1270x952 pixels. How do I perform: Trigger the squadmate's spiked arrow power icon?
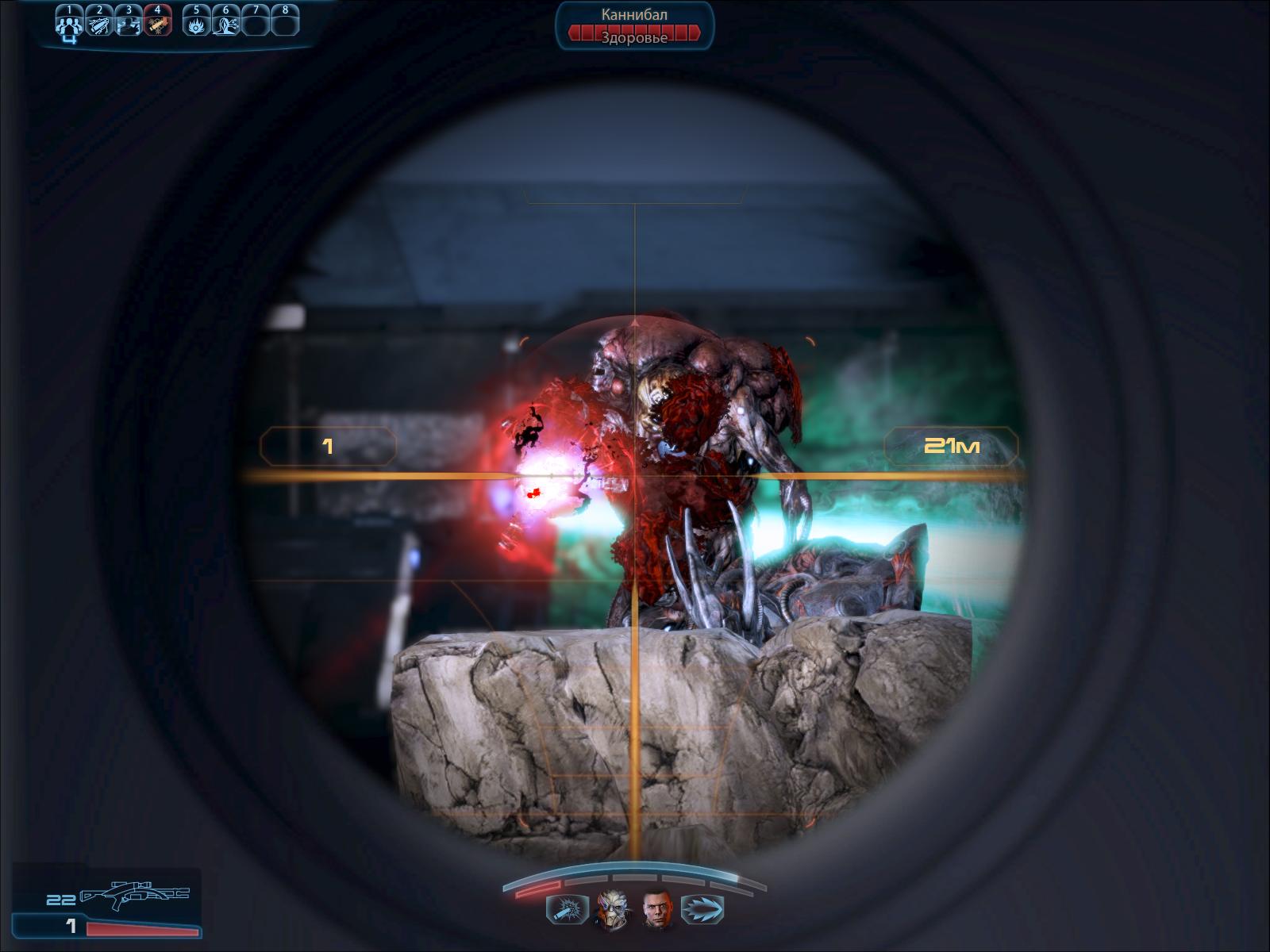click(x=702, y=909)
